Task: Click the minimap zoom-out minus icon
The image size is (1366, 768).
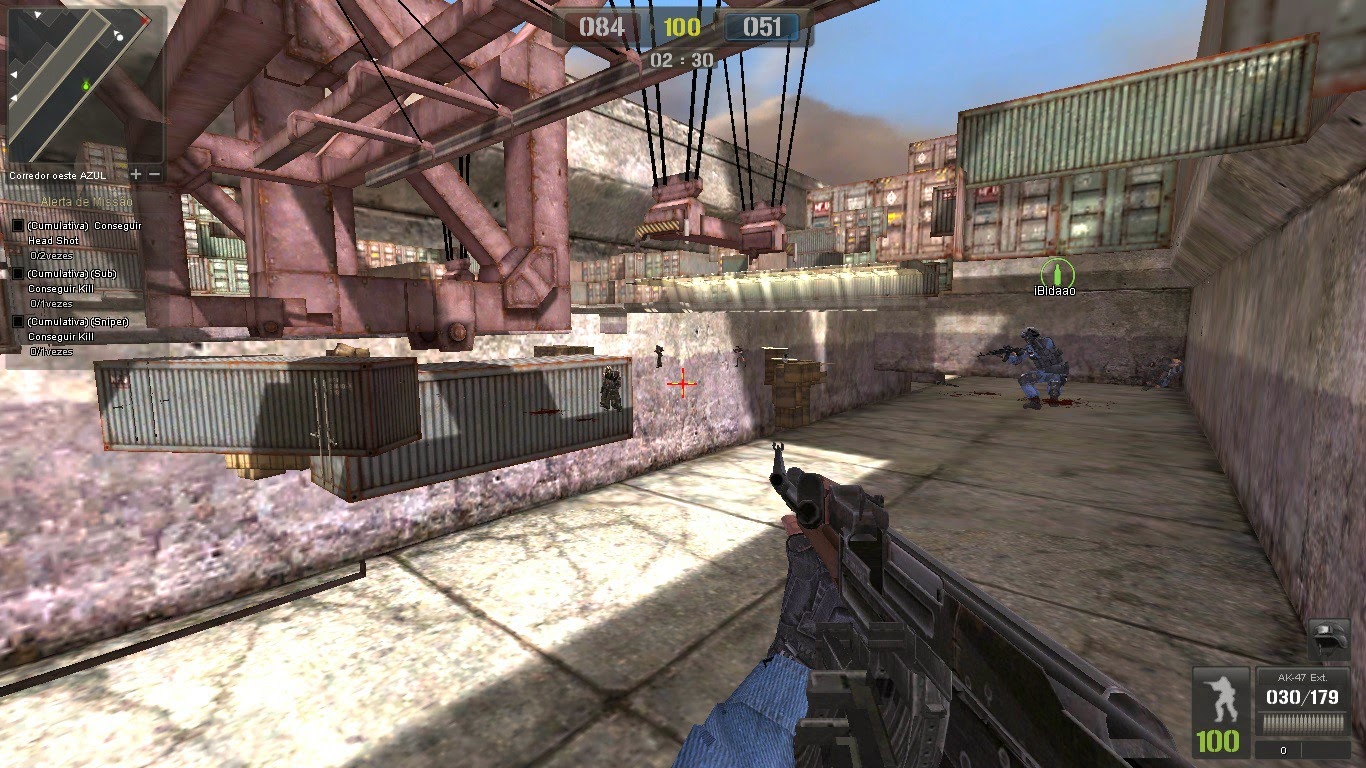Action: (x=154, y=173)
